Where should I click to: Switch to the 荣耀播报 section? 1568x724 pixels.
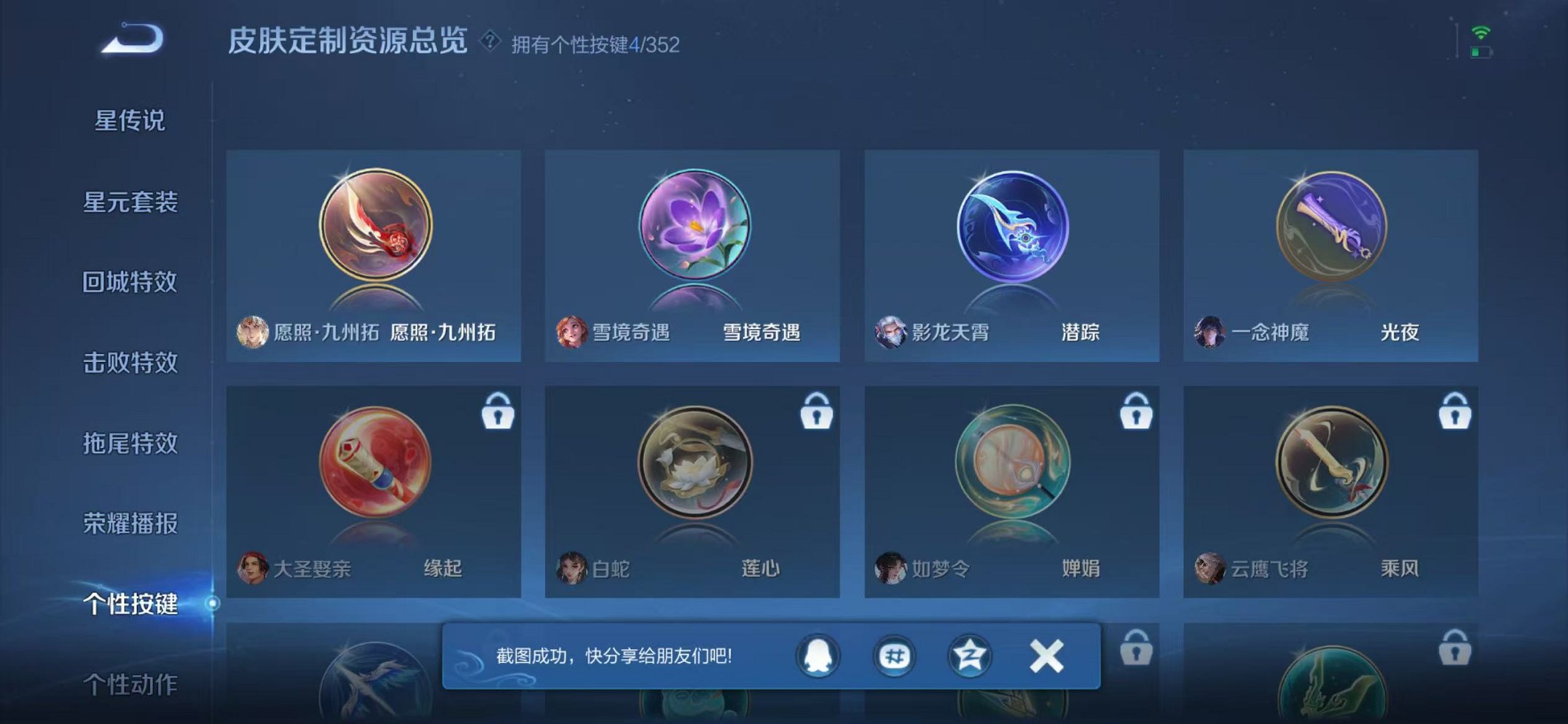point(131,524)
